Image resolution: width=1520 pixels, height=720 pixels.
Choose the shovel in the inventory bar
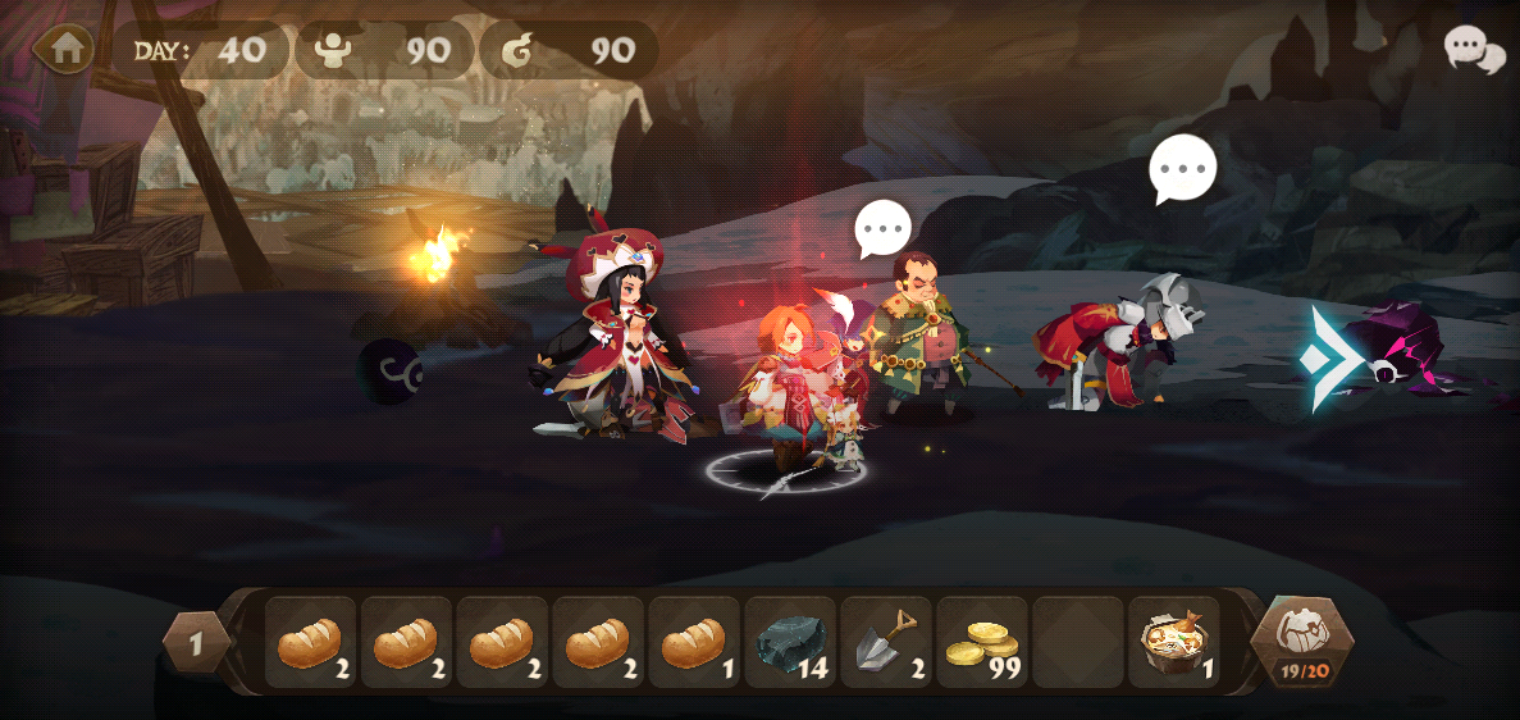pos(886,642)
